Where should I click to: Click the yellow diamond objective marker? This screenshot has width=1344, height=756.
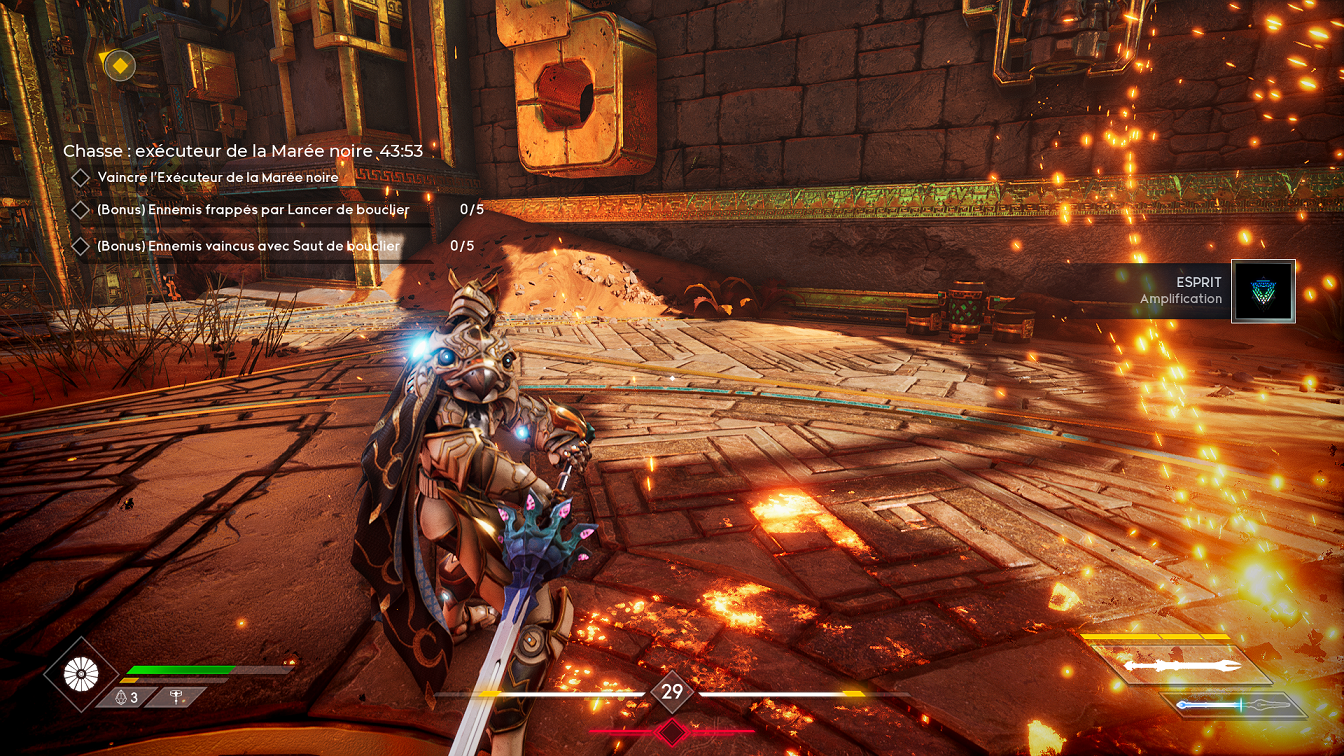[119, 66]
